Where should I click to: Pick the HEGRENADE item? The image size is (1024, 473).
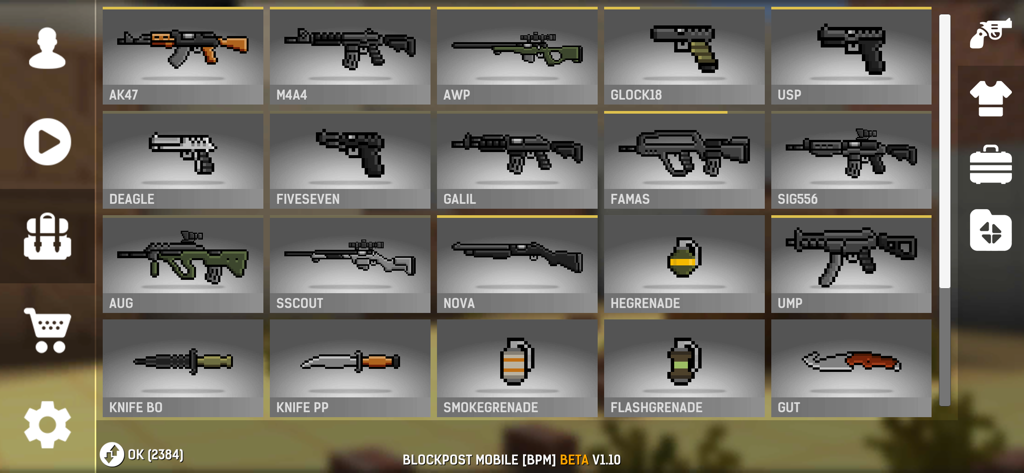coord(684,264)
